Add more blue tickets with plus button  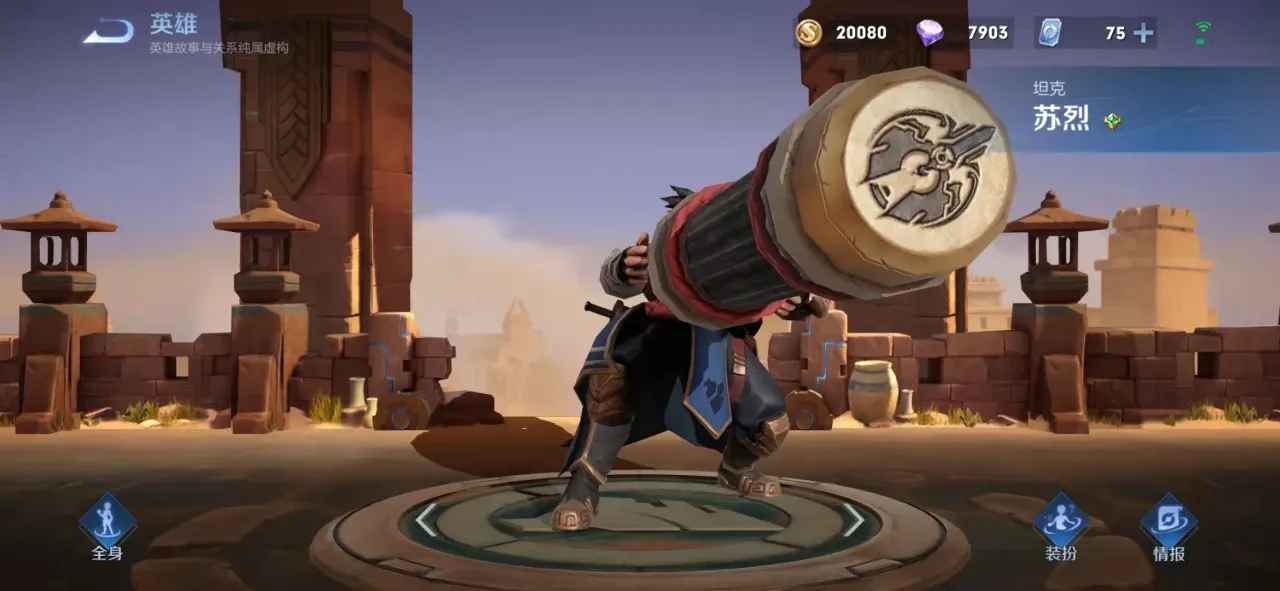pos(1142,33)
